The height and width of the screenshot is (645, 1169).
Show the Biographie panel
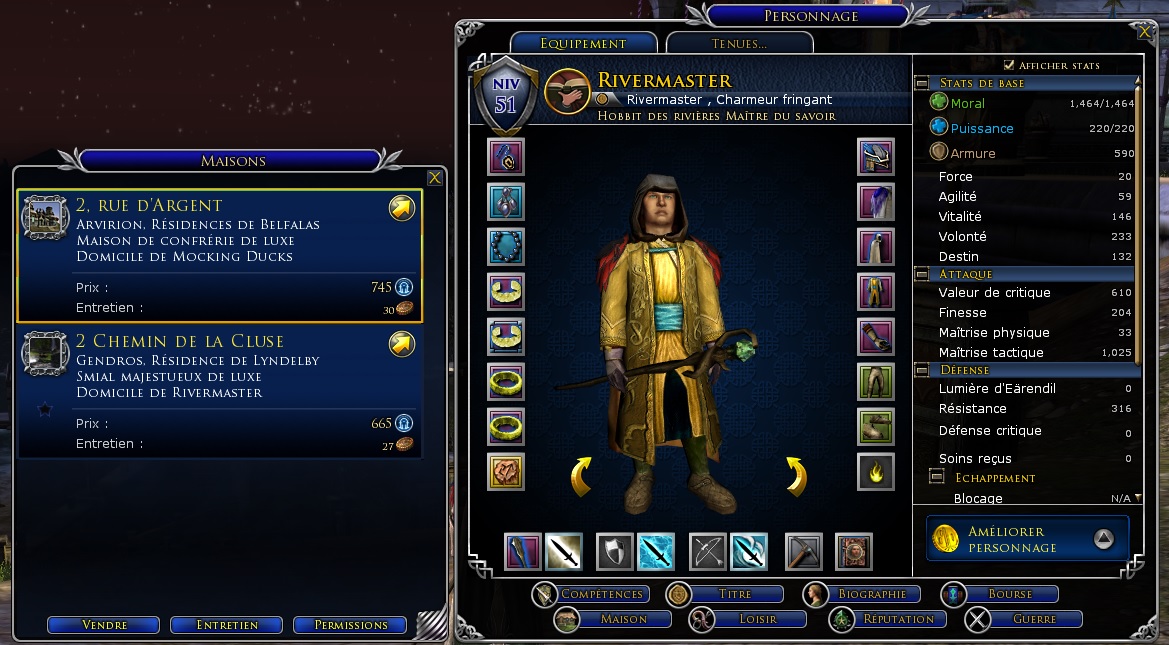pos(872,594)
